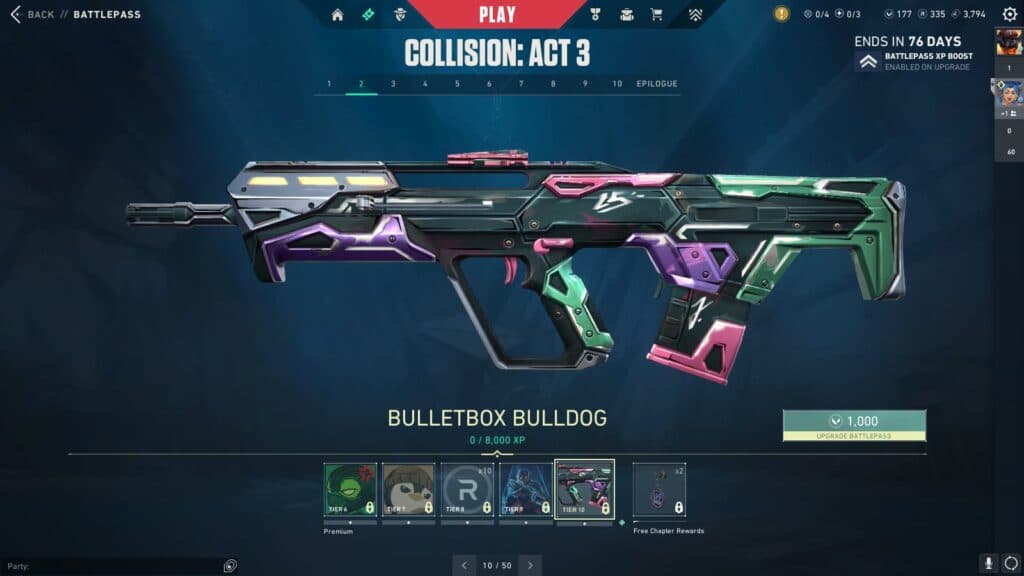Click the red PLAY button
Screen dimensions: 1024x576
tap(497, 14)
